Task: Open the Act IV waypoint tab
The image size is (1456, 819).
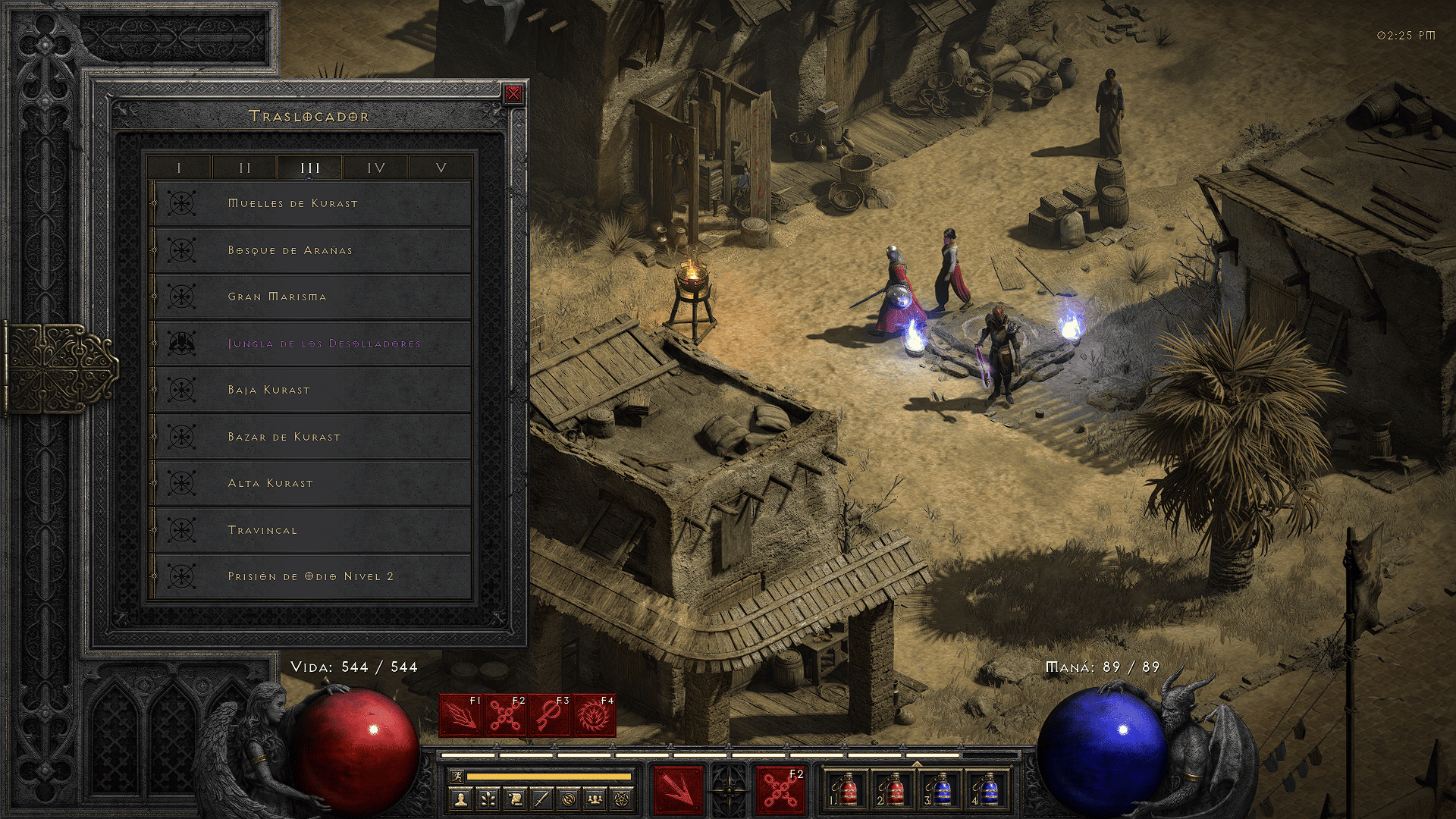Action: [x=376, y=168]
